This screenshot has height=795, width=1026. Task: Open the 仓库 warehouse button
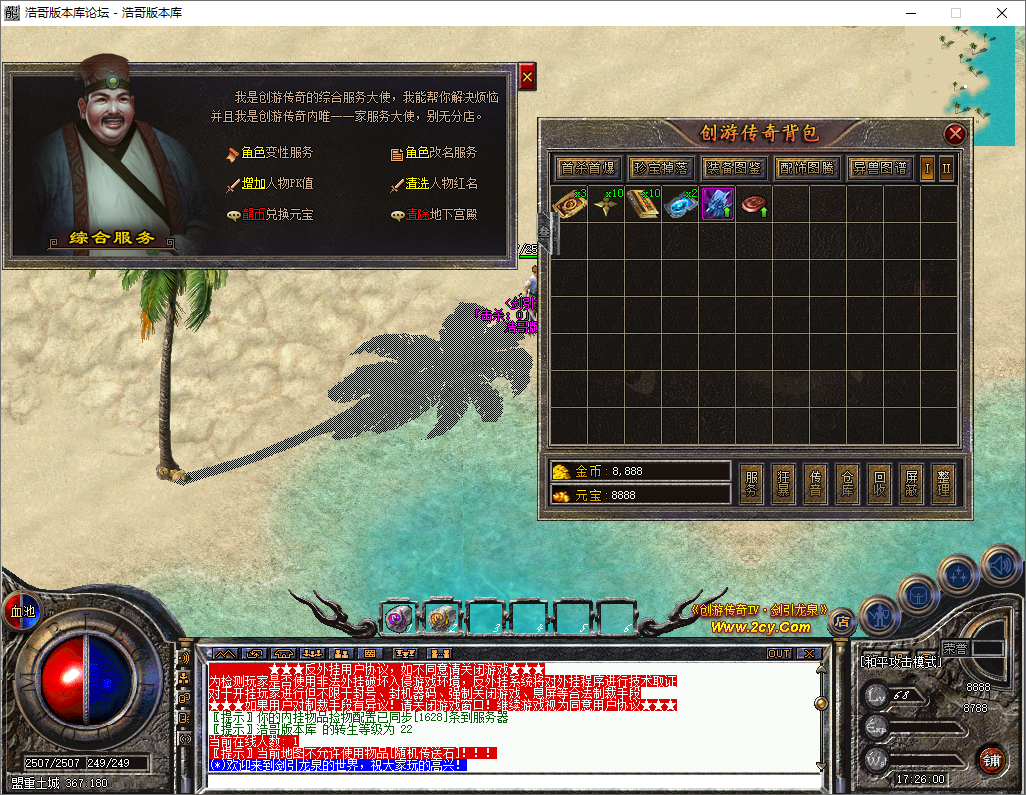point(848,484)
